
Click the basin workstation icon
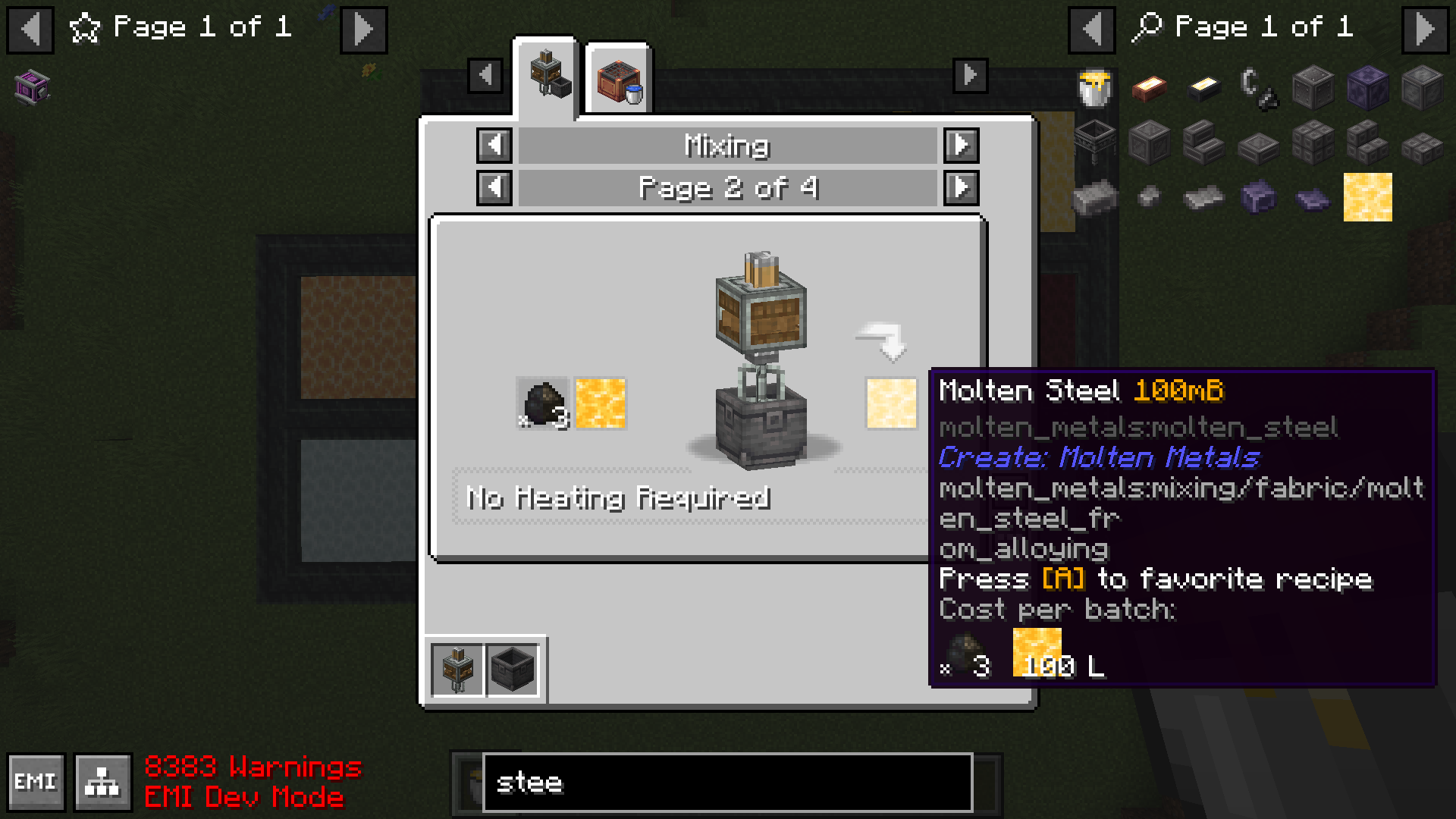[x=513, y=669]
